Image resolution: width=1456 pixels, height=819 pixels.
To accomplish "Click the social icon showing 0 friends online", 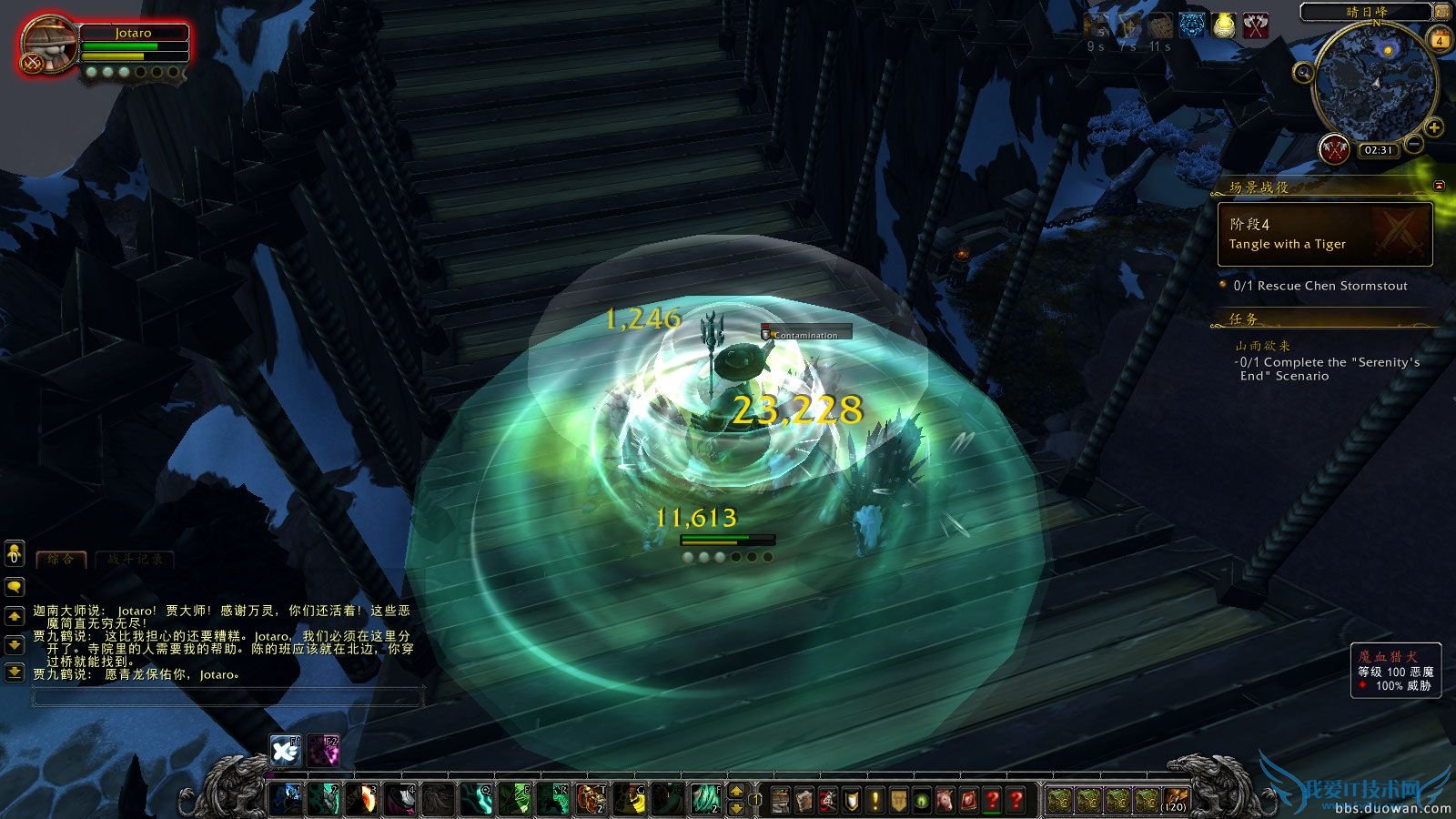I will point(15,553).
